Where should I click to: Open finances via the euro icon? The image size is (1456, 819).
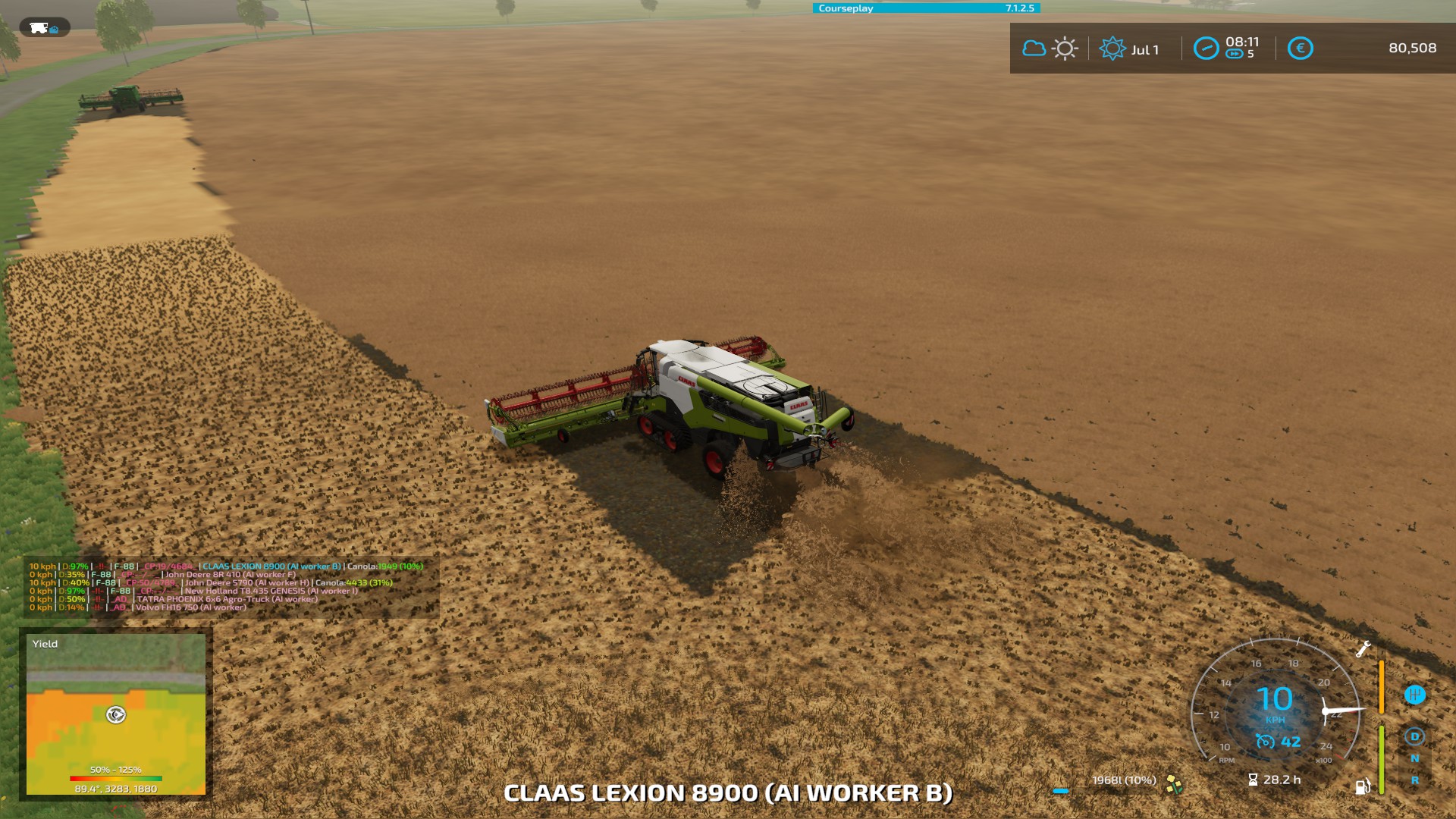[x=1301, y=47]
